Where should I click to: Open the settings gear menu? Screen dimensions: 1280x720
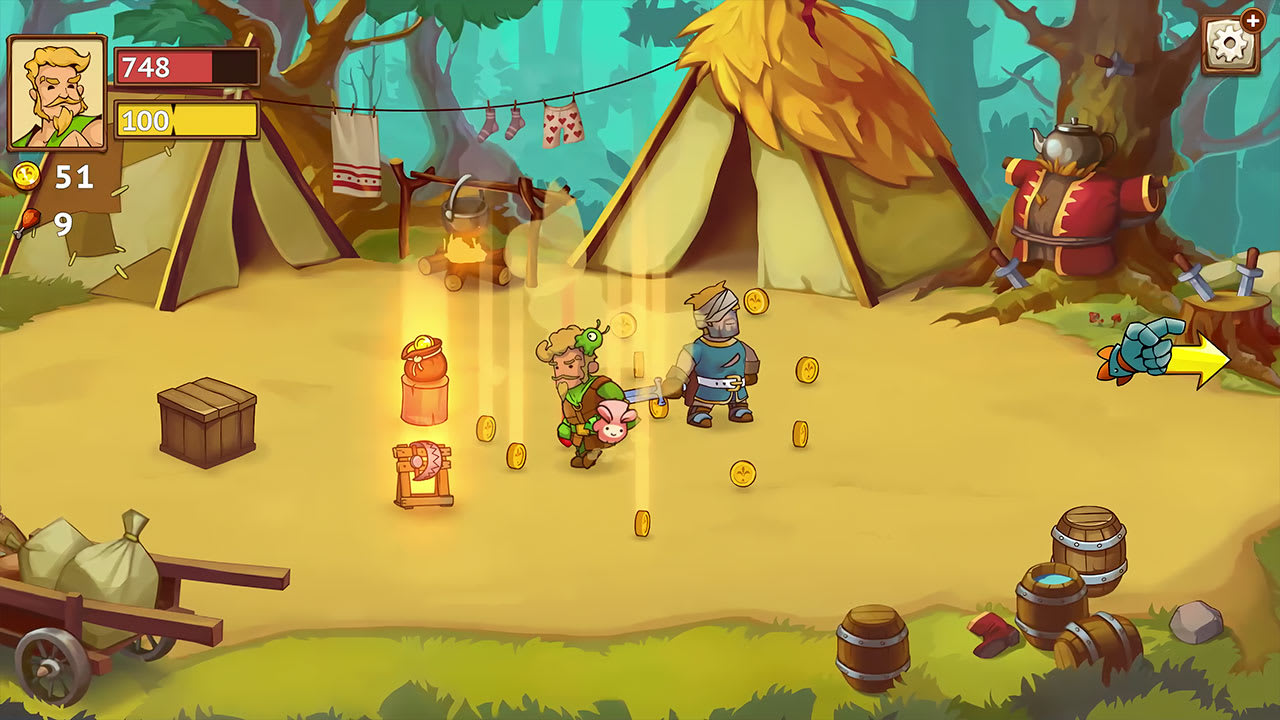pos(1229,47)
